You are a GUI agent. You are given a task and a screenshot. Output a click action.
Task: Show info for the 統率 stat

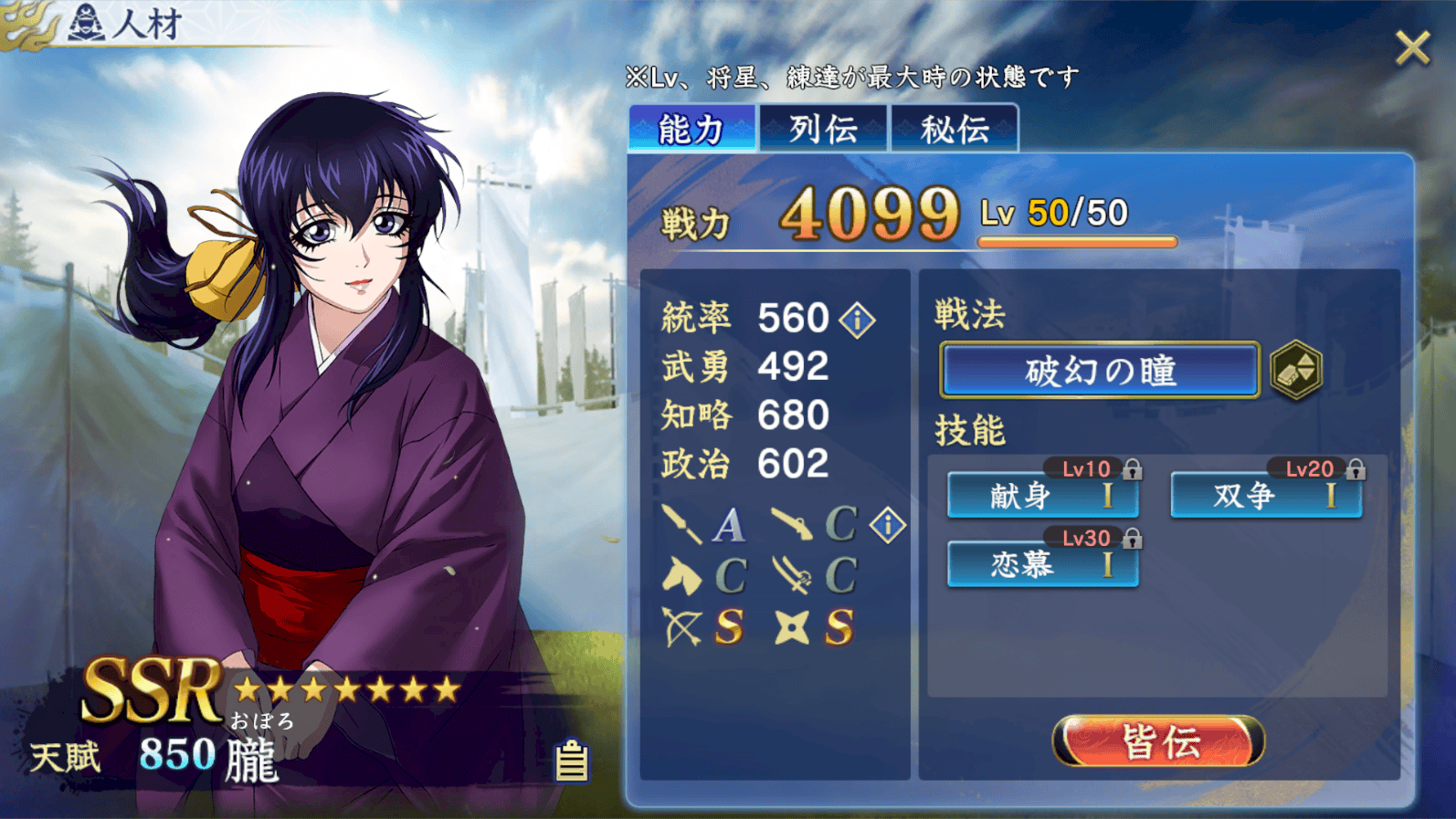click(858, 320)
